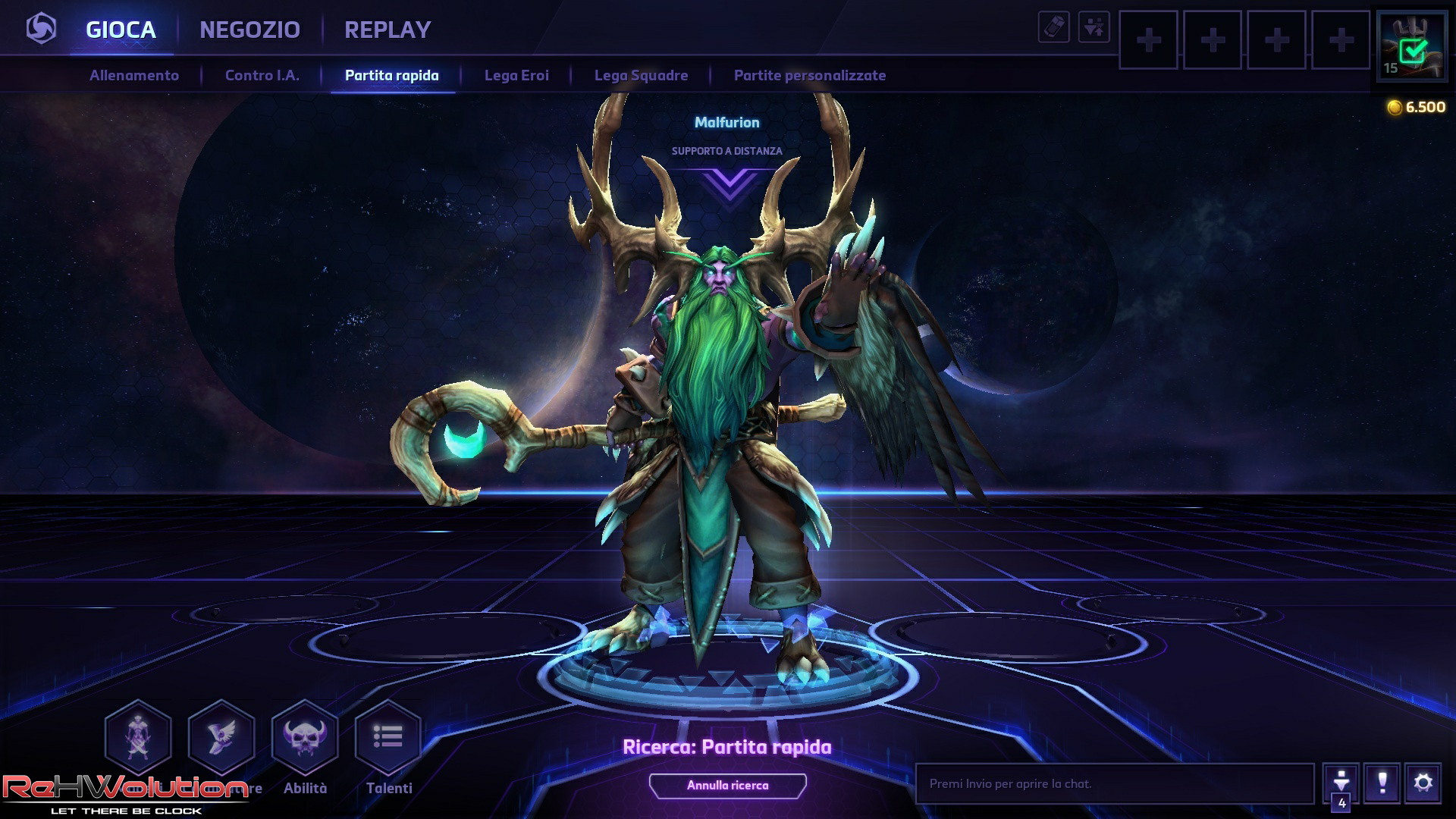This screenshot has height=819, width=1456.
Task: Switch to Lega Squadre tab
Action: (641, 75)
